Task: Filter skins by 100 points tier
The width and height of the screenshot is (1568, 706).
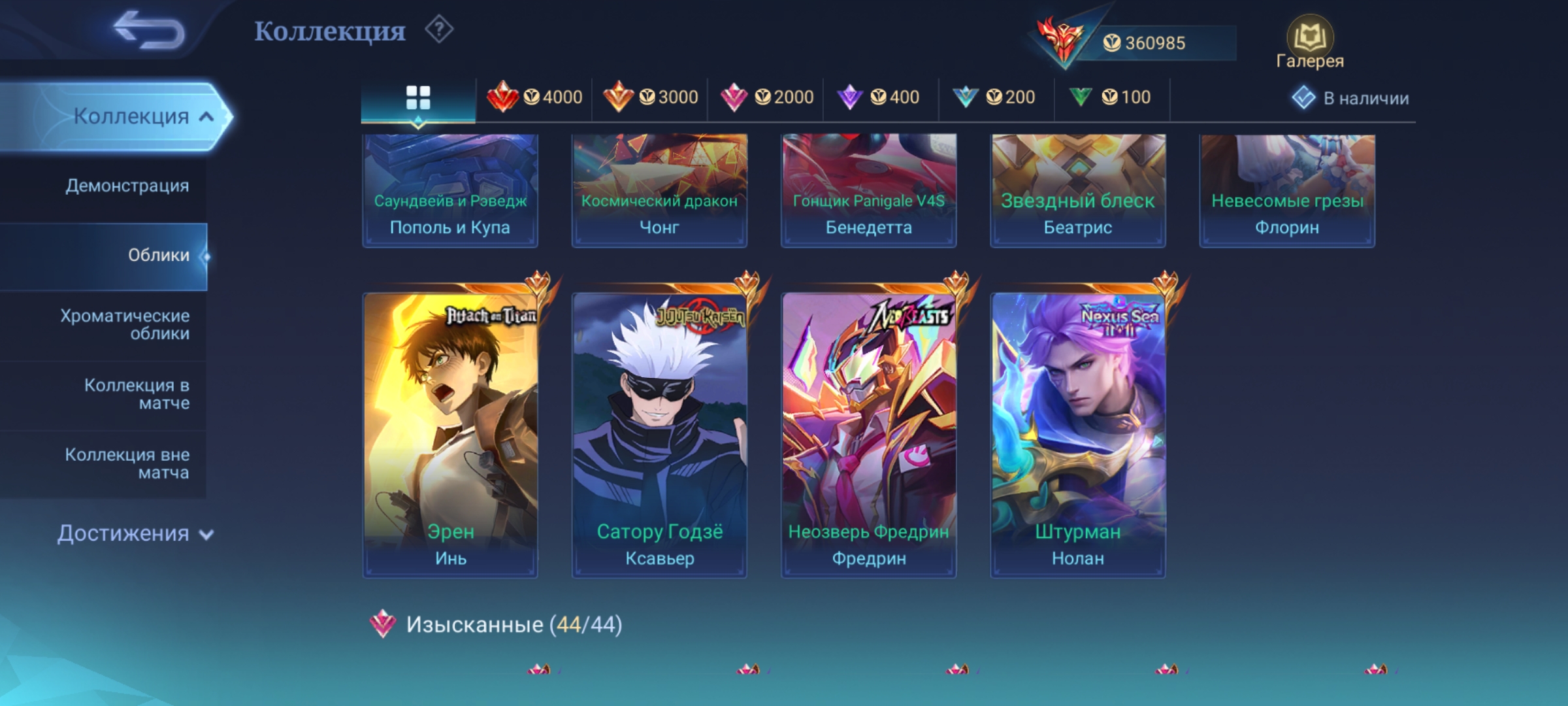Action: (1111, 98)
